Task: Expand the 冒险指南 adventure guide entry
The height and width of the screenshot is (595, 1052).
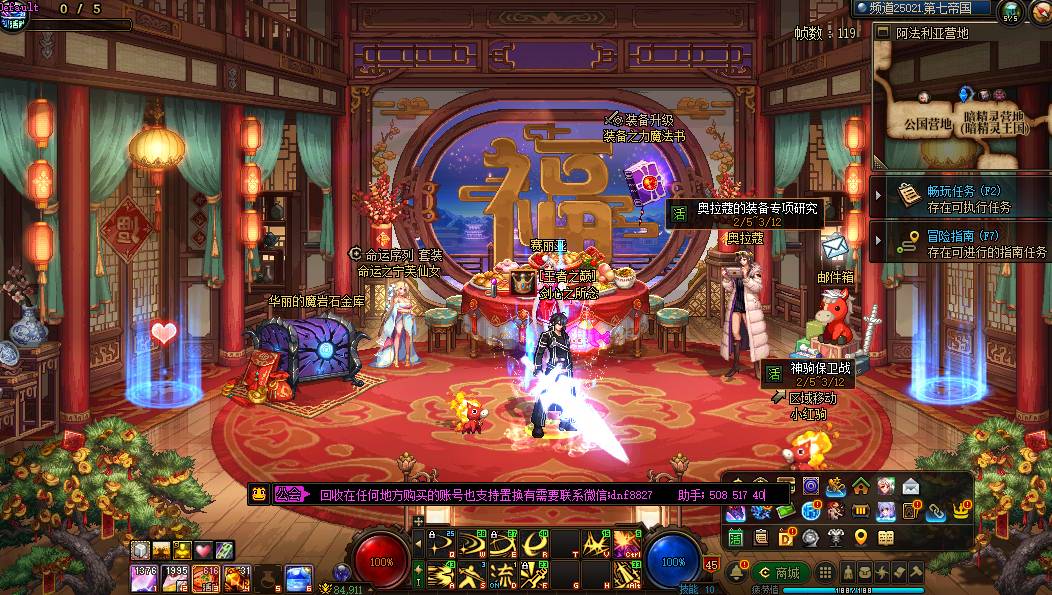Action: pos(959,244)
